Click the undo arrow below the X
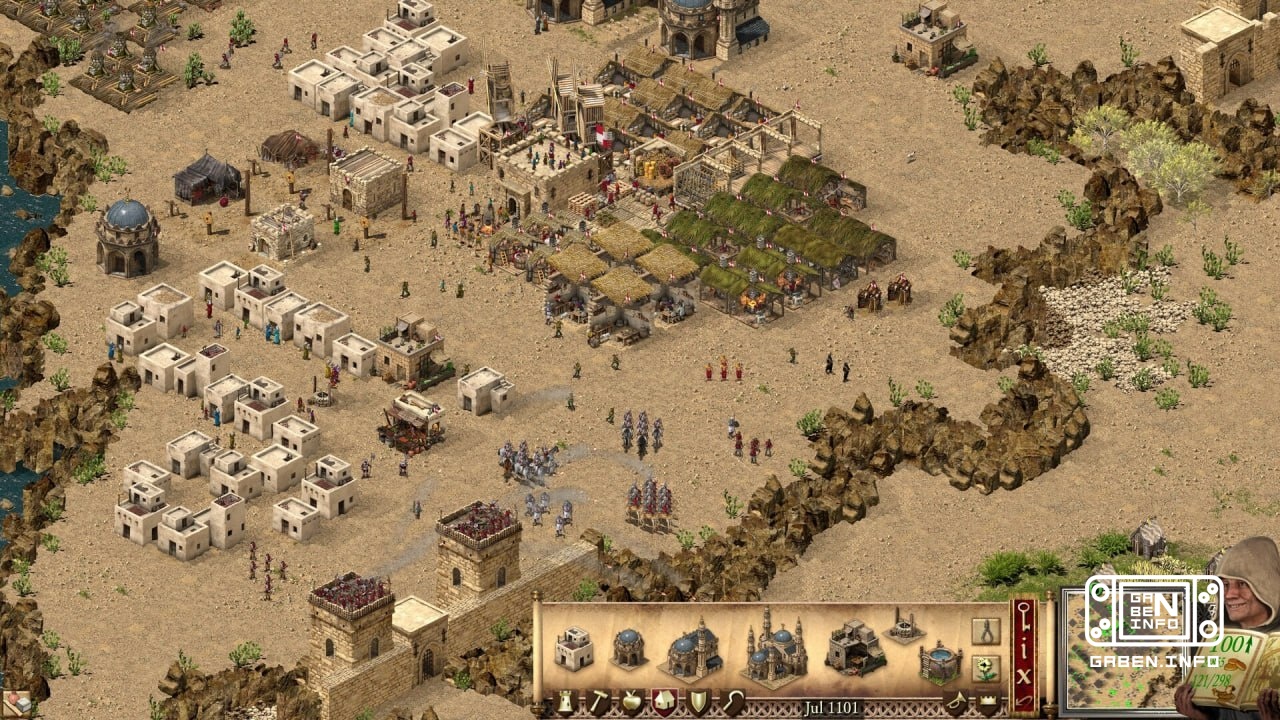This screenshot has height=720, width=1280. tap(1022, 698)
